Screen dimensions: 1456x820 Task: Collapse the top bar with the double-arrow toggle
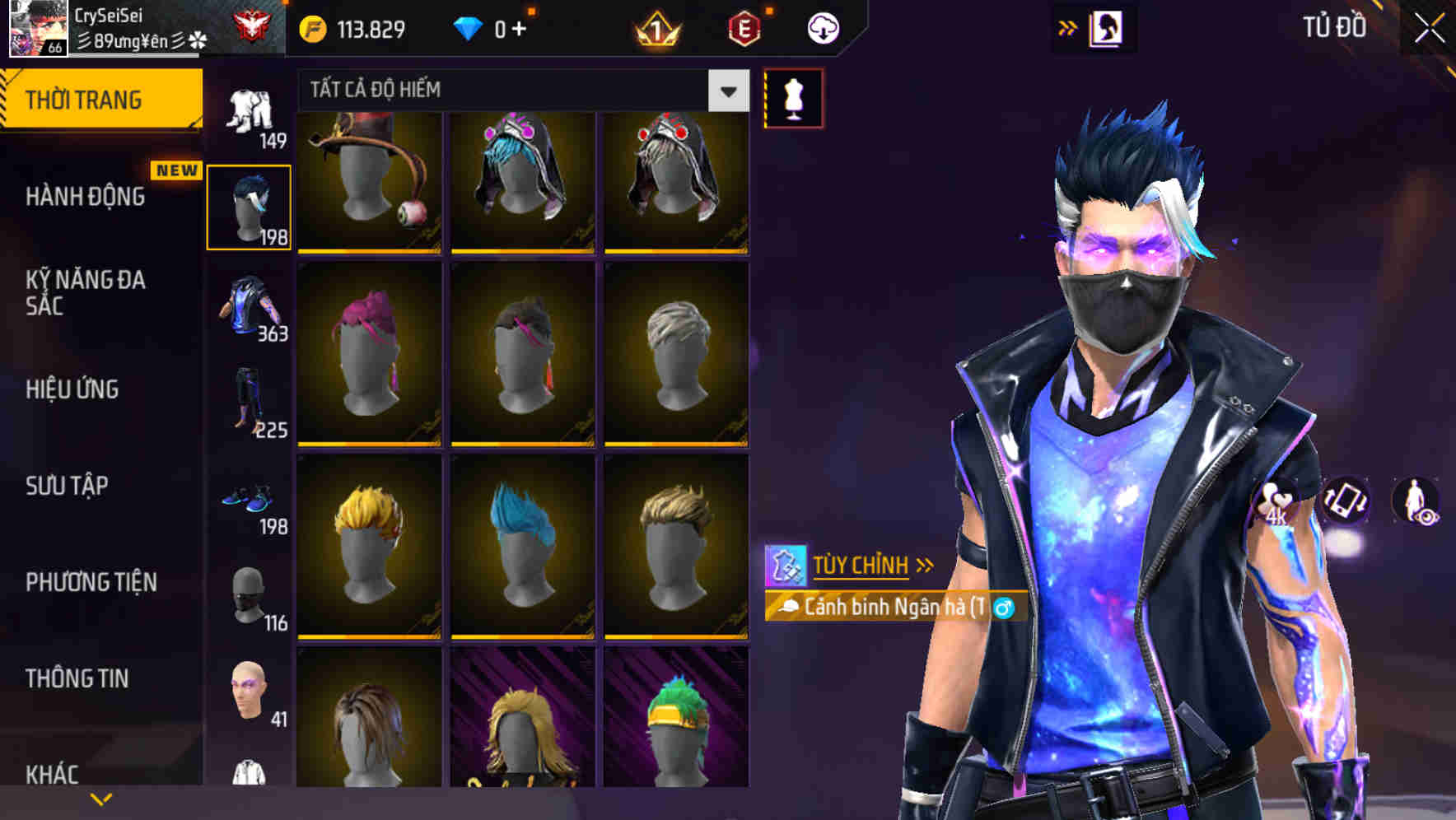point(1068,27)
